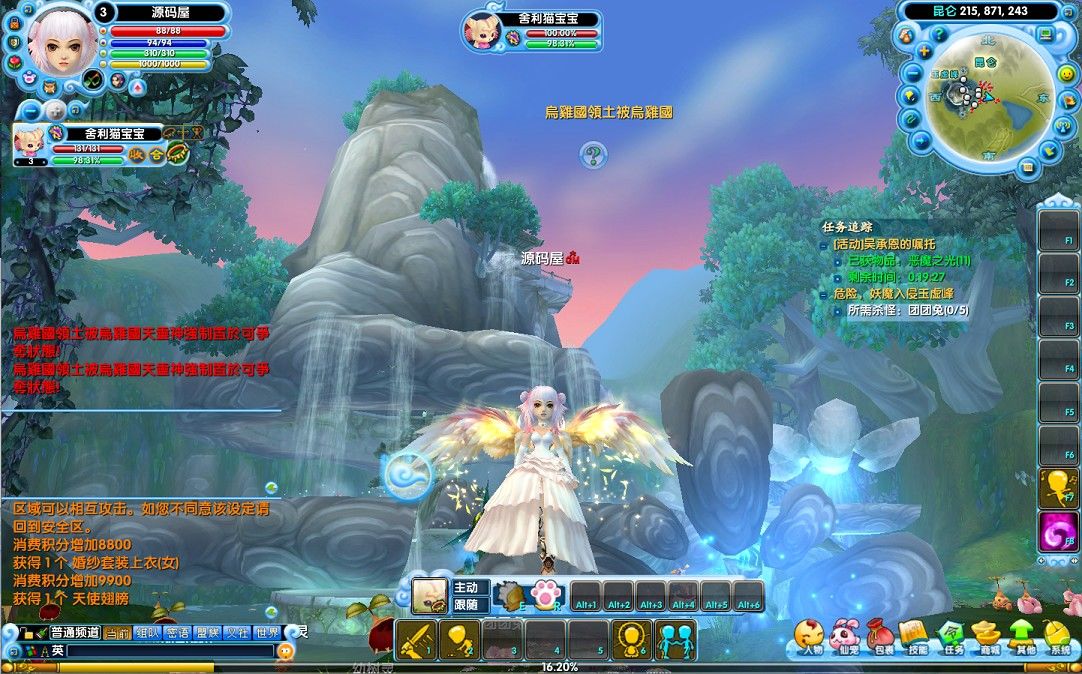The width and height of the screenshot is (1082, 674).
Task: Switch chat to the 世界 world channel
Action: click(267, 632)
